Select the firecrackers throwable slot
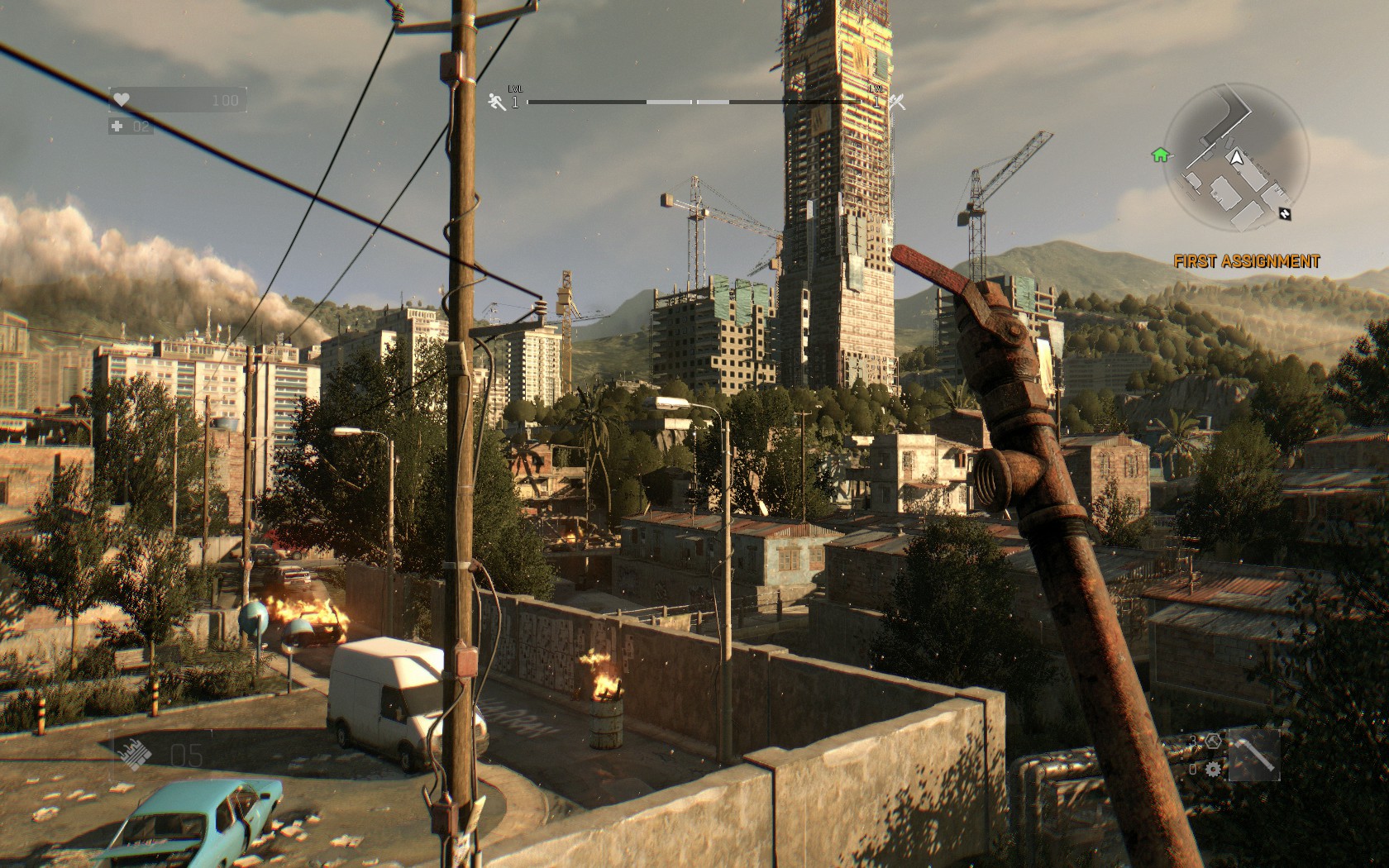 [x=133, y=753]
